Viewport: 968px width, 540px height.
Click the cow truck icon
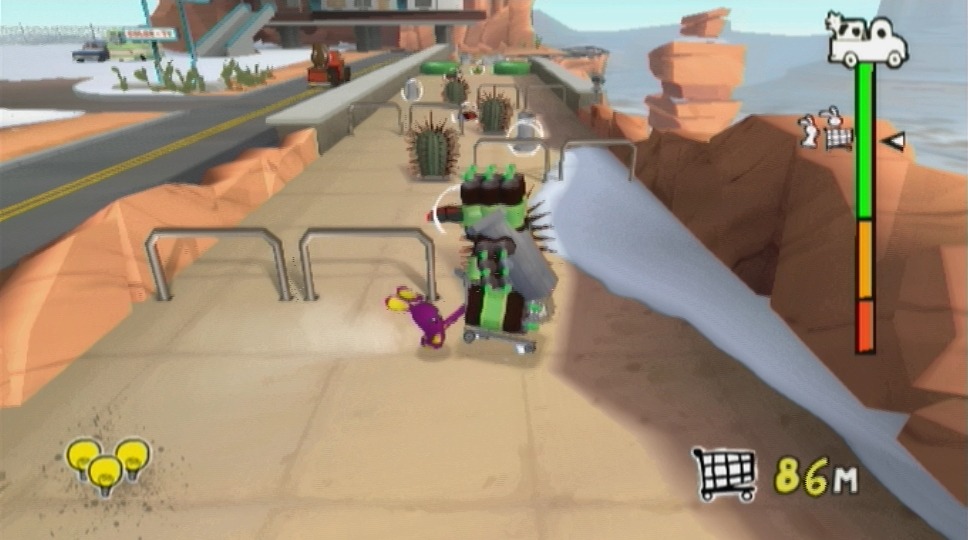(866, 42)
